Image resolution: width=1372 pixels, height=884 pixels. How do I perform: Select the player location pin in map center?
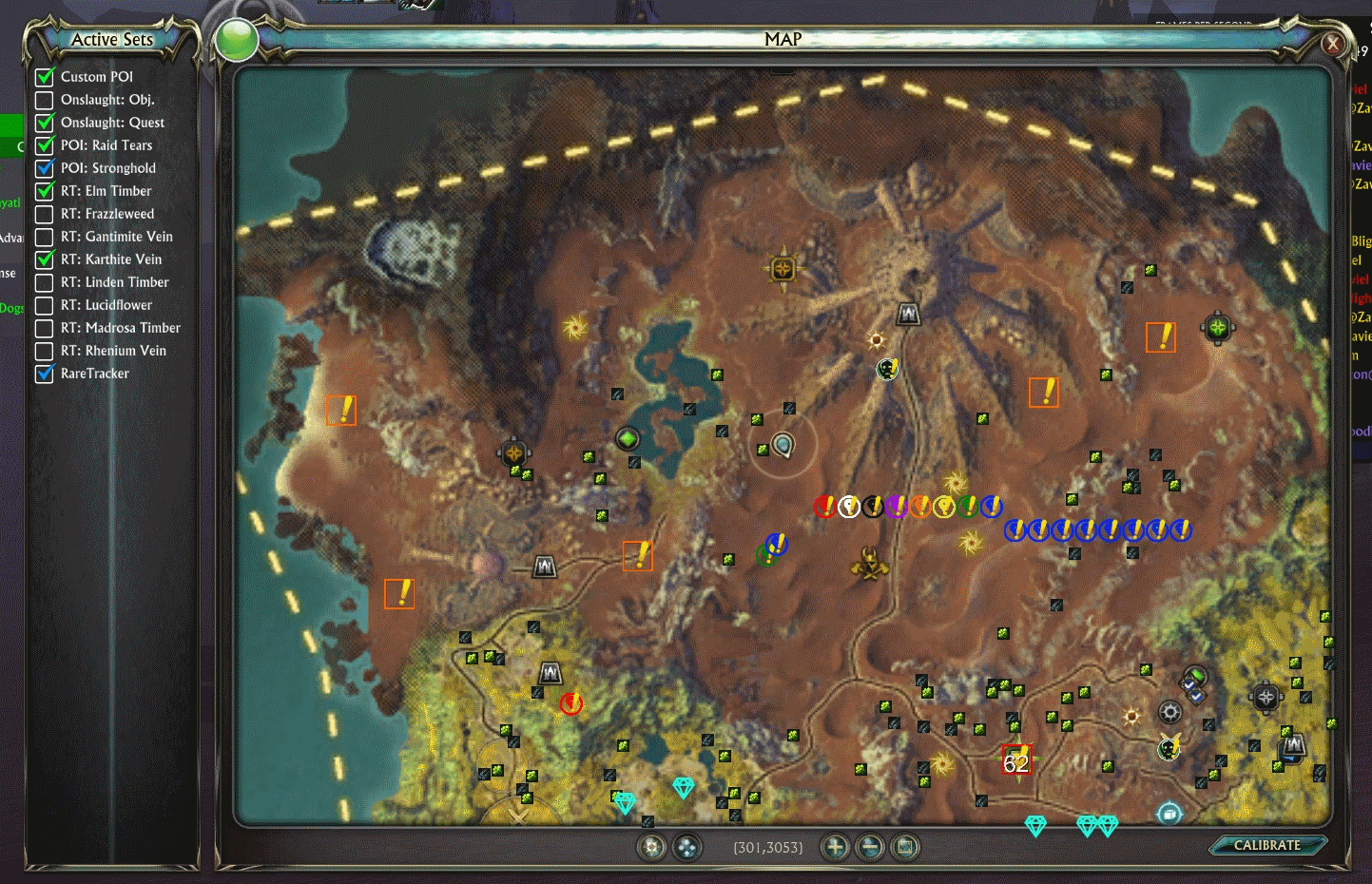tap(783, 443)
